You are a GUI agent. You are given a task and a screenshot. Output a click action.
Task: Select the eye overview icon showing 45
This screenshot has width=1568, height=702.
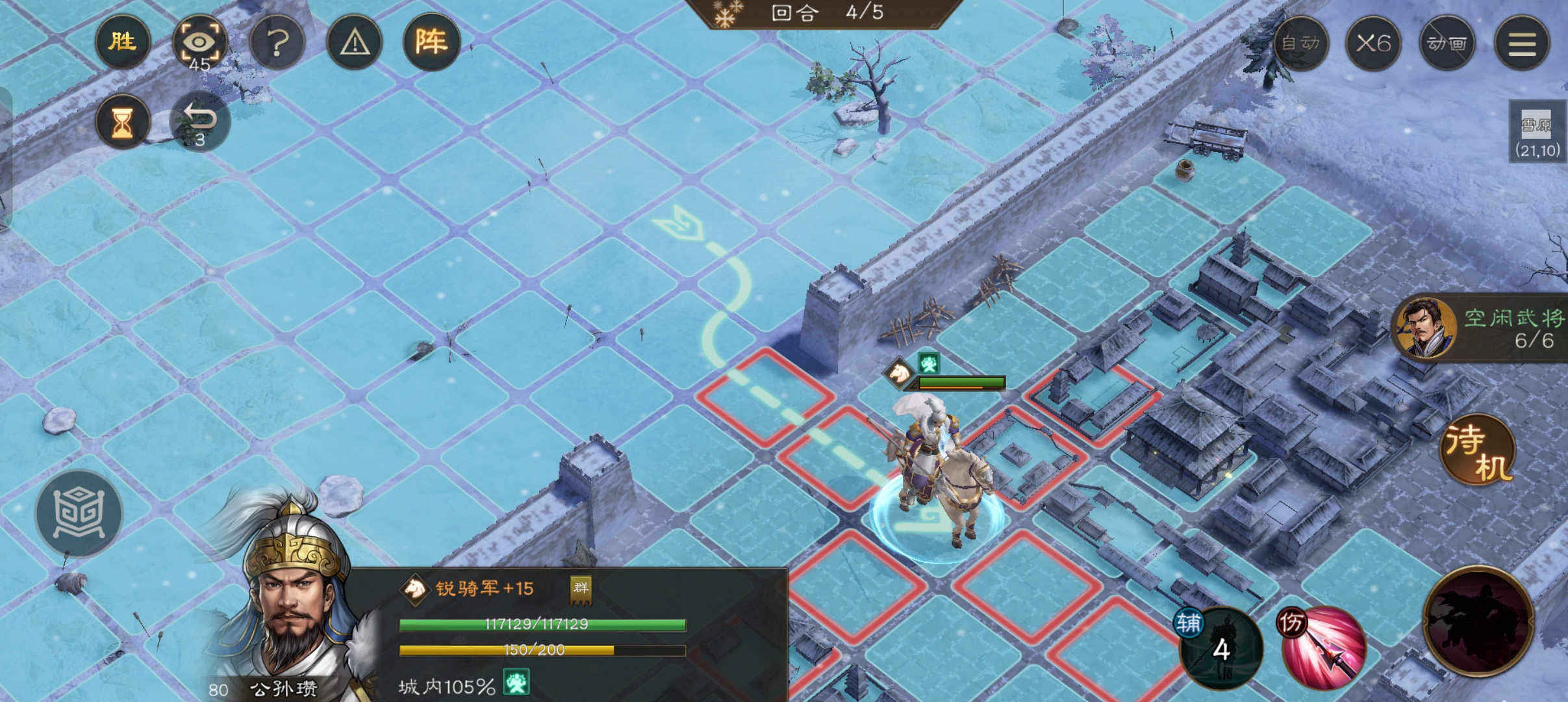click(x=199, y=42)
